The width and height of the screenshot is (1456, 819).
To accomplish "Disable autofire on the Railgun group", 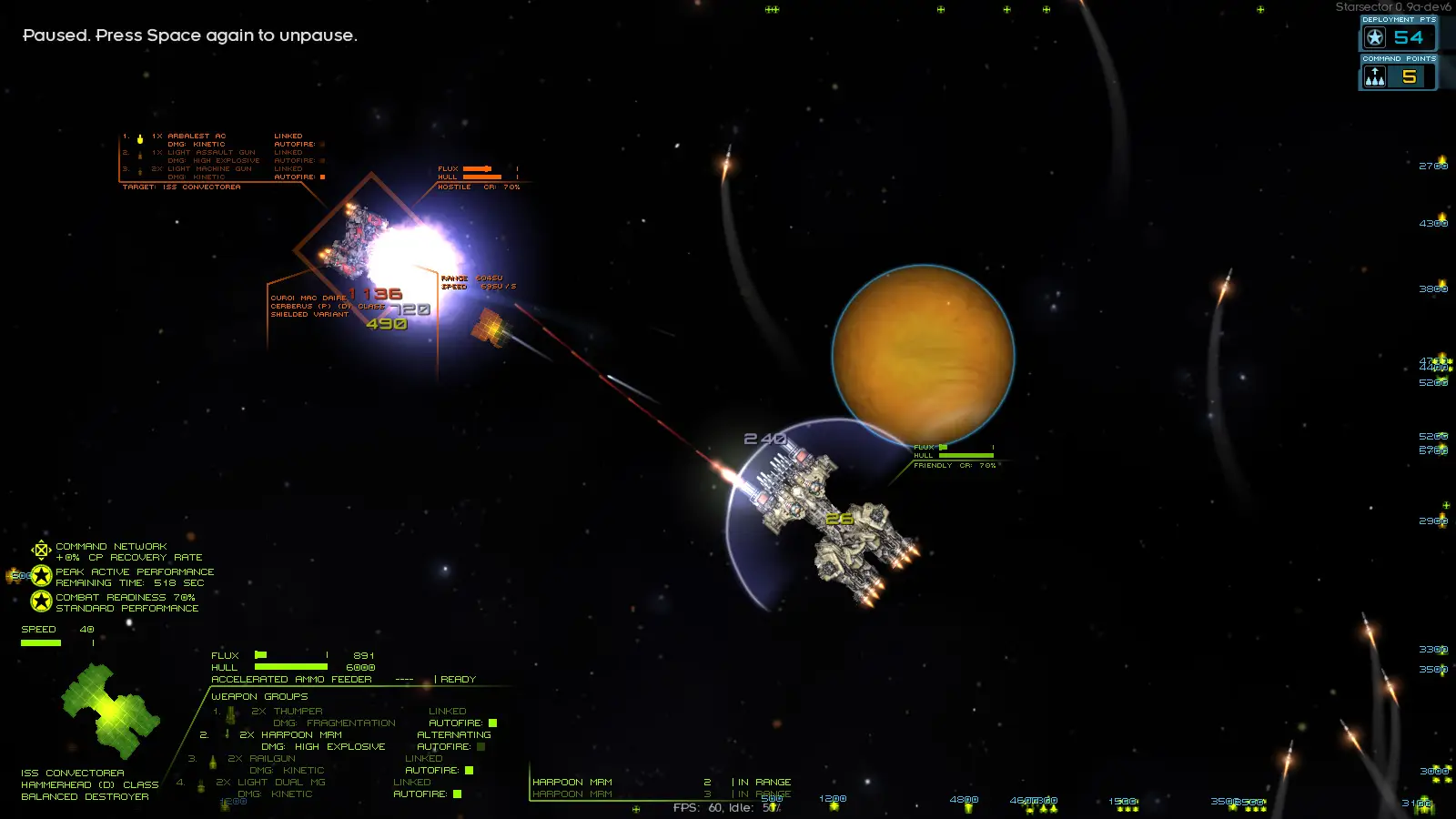I will coord(469,770).
